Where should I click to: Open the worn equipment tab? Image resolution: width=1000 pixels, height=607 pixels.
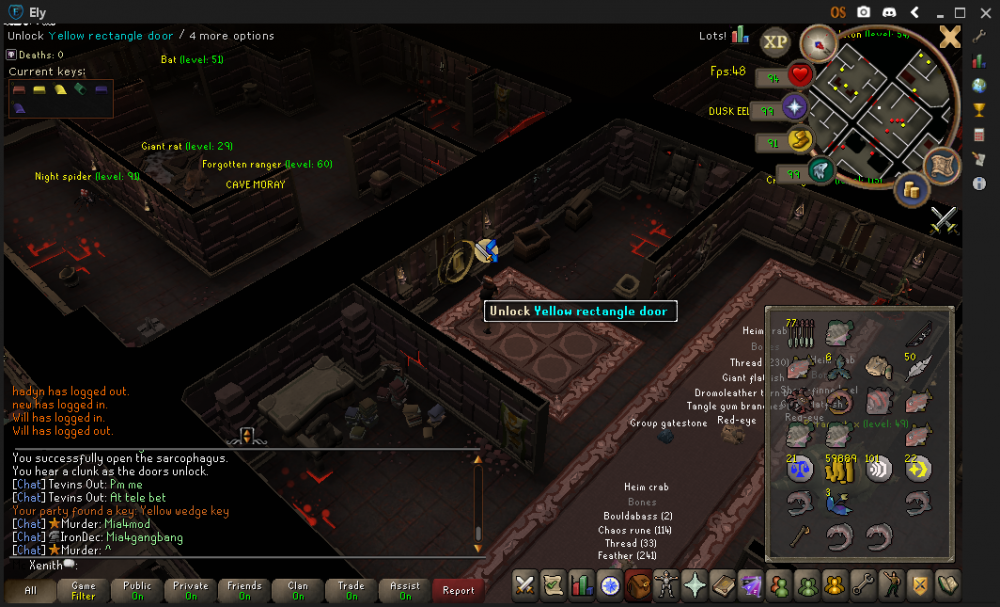click(666, 584)
